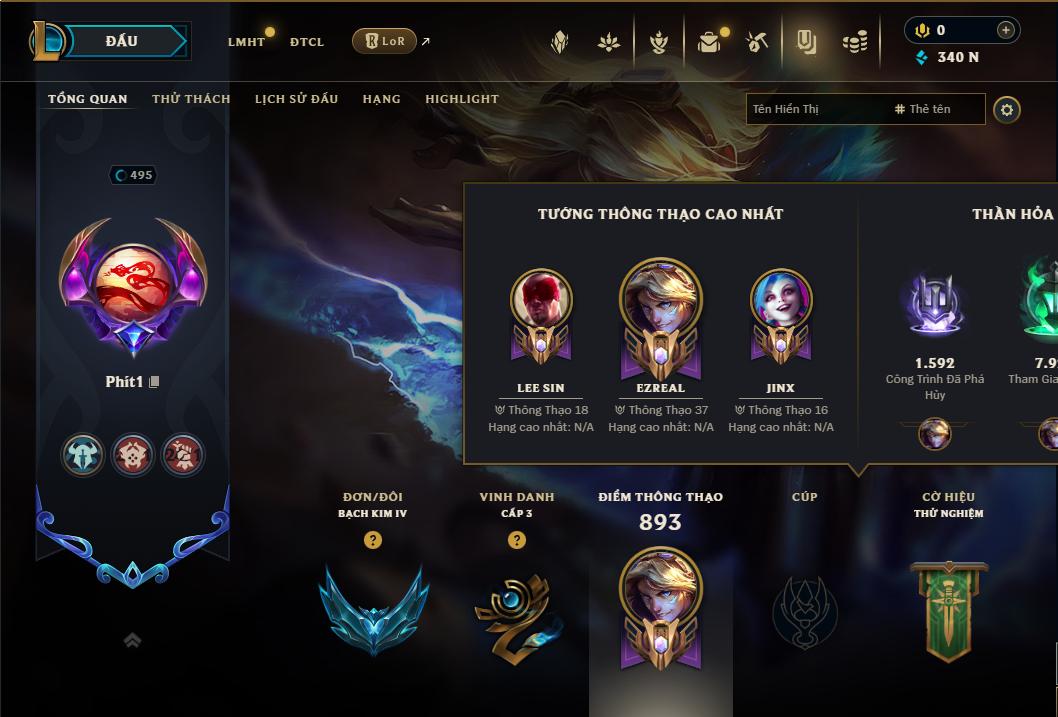Add RP with the plus button
Image resolution: width=1058 pixels, height=717 pixels.
(x=1005, y=30)
